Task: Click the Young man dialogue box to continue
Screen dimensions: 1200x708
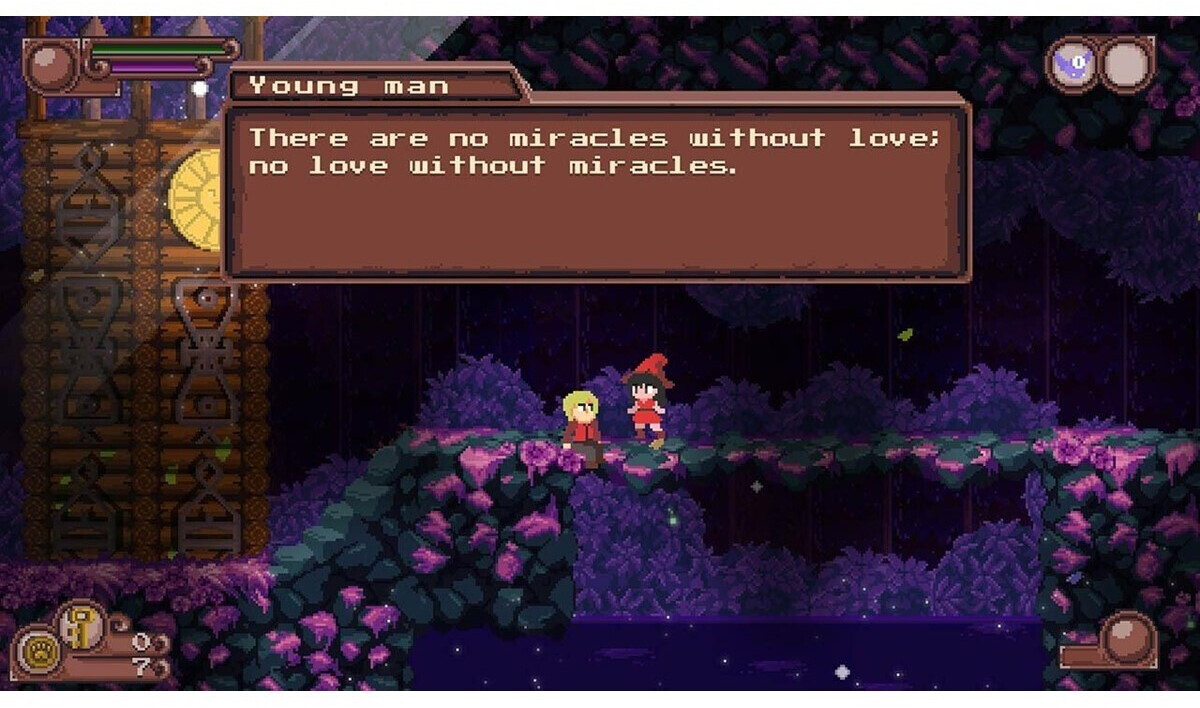Action: pos(596,192)
